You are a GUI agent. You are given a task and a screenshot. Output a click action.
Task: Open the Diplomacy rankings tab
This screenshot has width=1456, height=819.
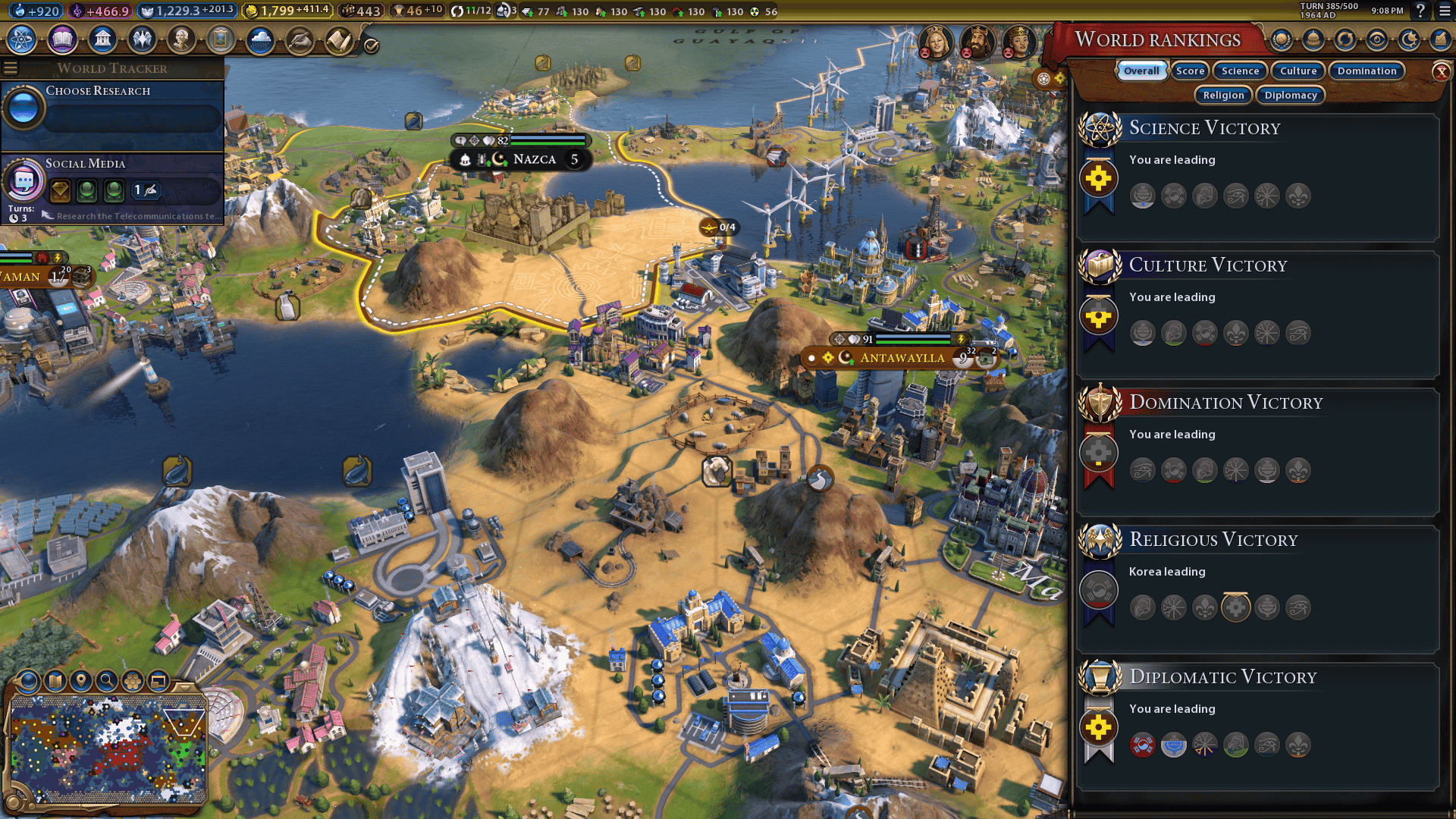[x=1291, y=95]
